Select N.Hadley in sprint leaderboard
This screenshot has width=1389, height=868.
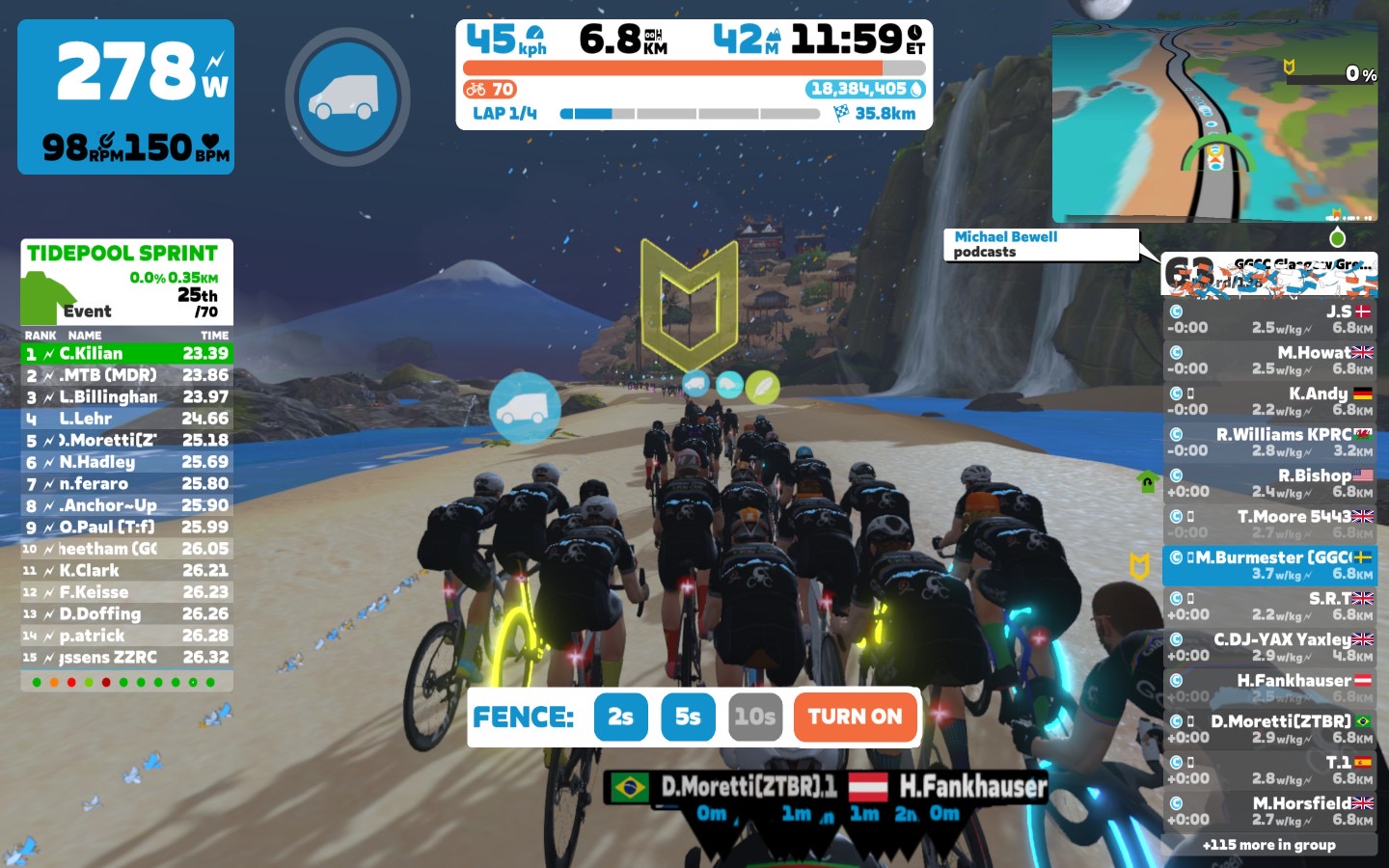point(126,462)
